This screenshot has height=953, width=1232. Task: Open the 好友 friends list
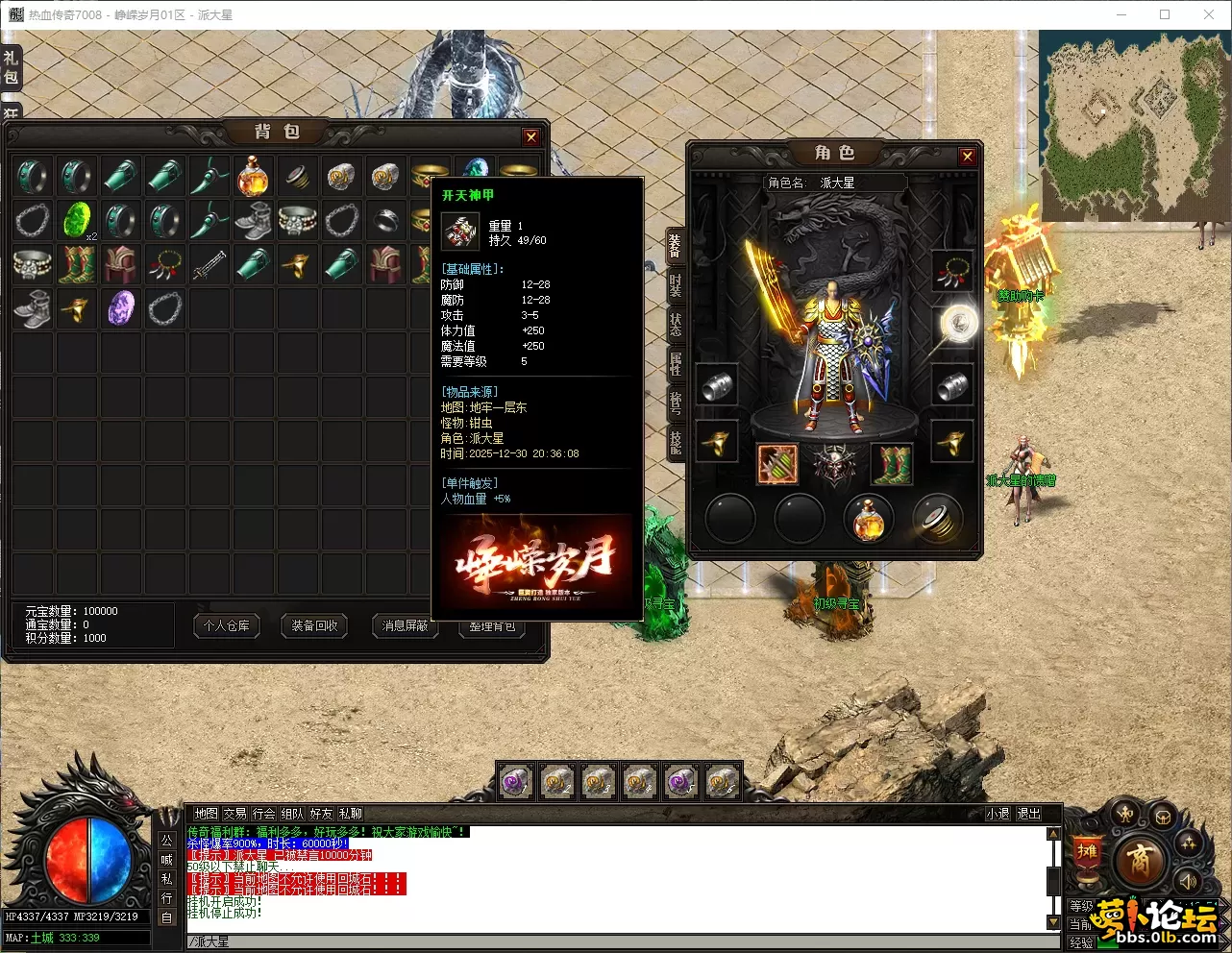[x=321, y=814]
